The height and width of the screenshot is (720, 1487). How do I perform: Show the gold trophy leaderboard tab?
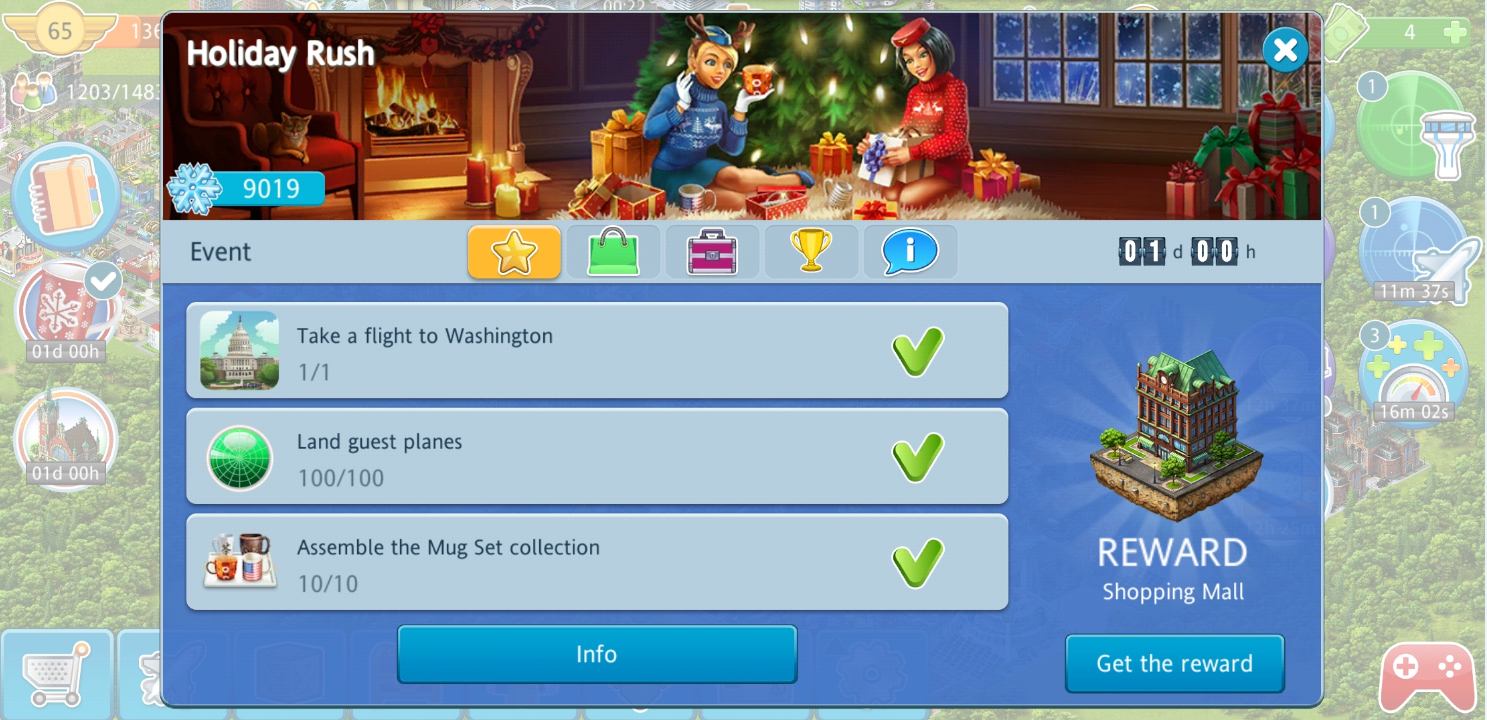(x=811, y=252)
